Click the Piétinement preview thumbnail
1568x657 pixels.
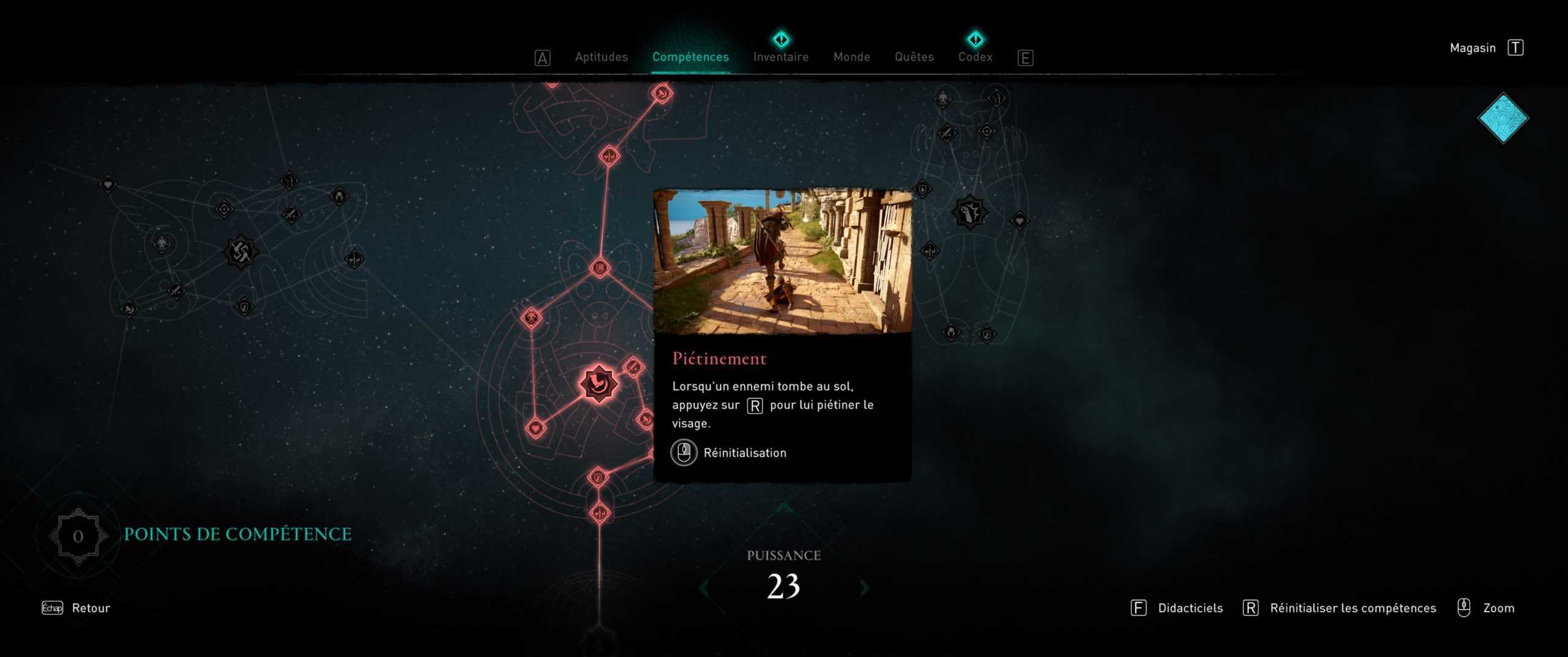tap(782, 262)
